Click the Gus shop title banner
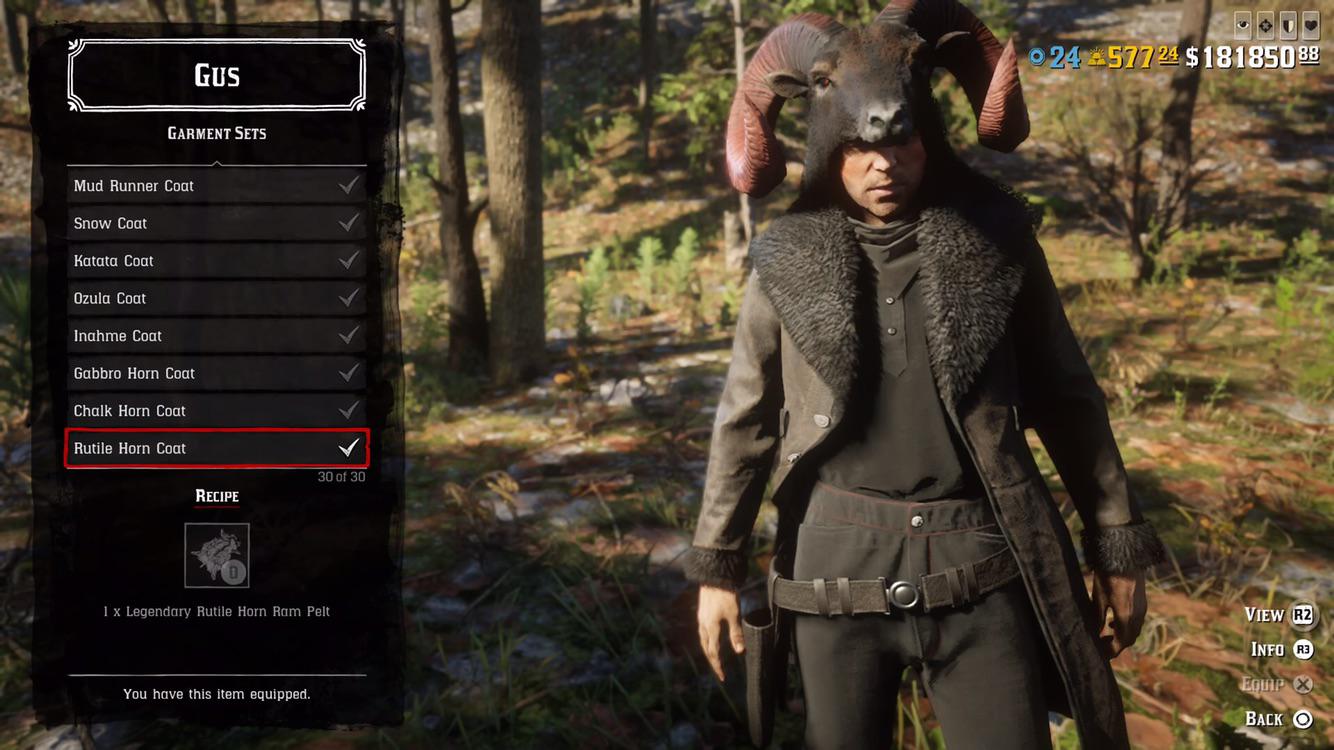Screen dimensions: 1334x750 216,74
